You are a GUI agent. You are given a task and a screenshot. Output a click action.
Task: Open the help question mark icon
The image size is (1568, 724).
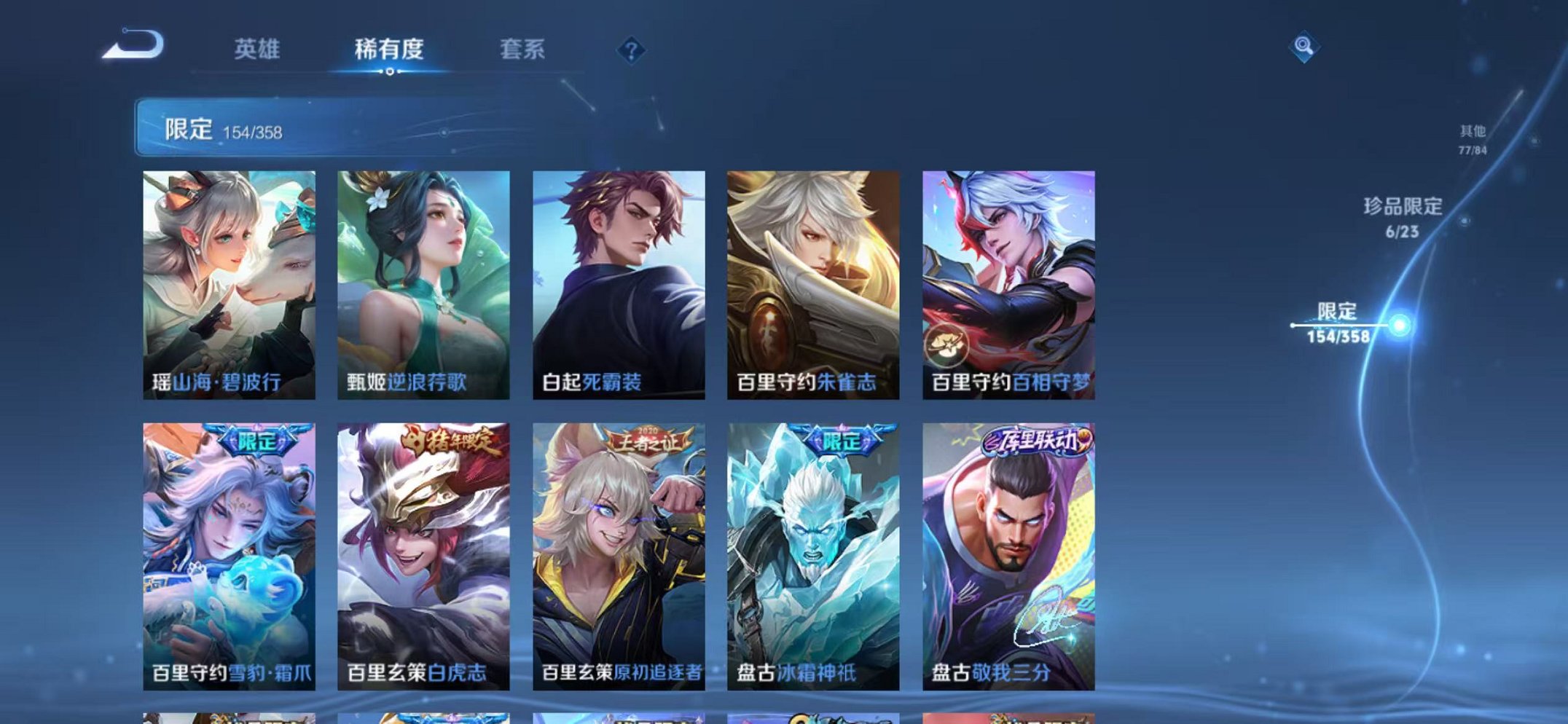coord(631,50)
